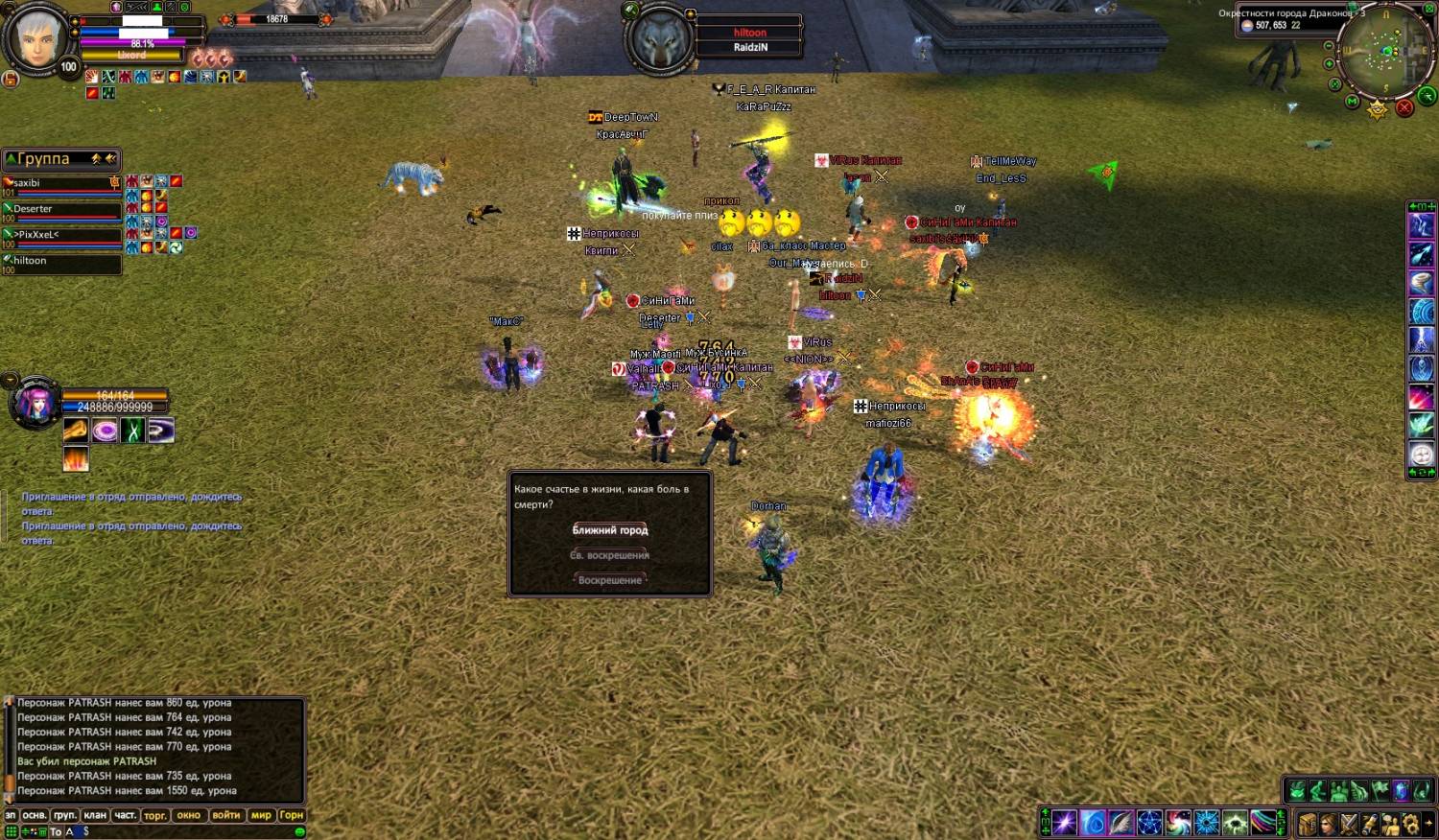This screenshot has width=1439, height=840.
Task: Open the character portrait menu icon
Action: click(1328, 823)
